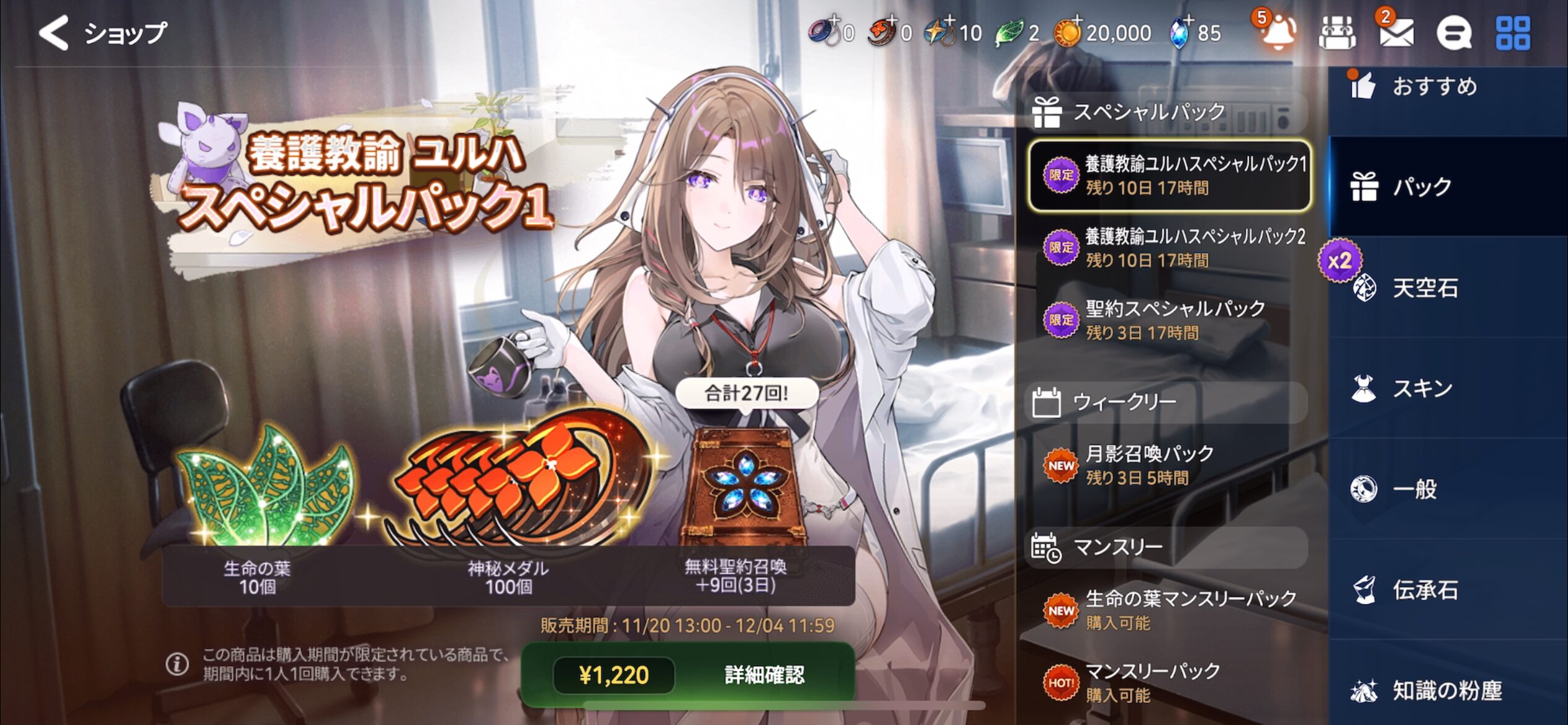Select 養護教諭ユルハスペシャルパック1 in the list

[1169, 175]
